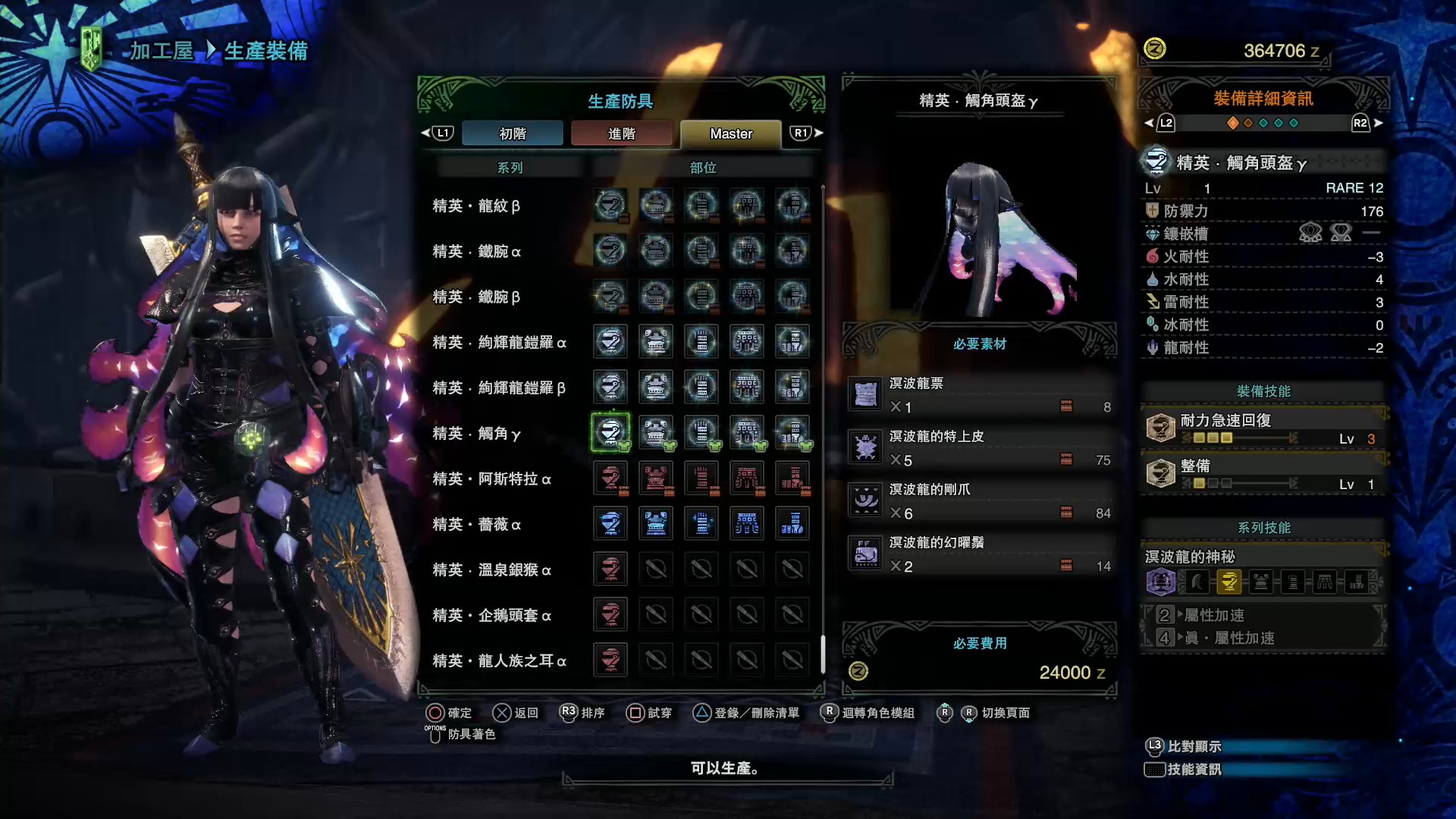Show the 耐力急速回復 skill details
The height and width of the screenshot is (819, 1456).
[x=1263, y=428]
